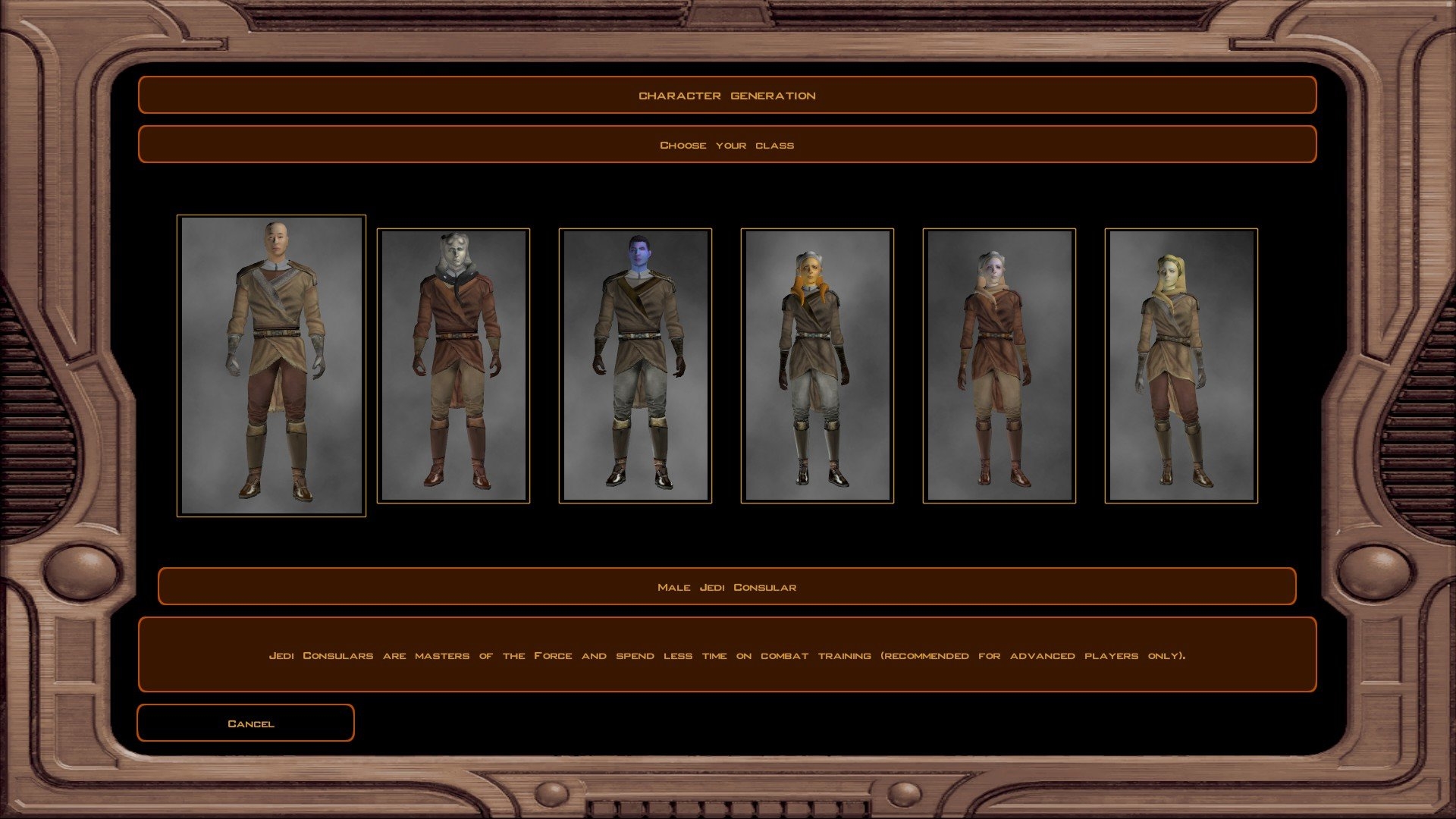The image size is (1456, 819).
Task: Click the Choose Your Class banner
Action: pos(727,144)
